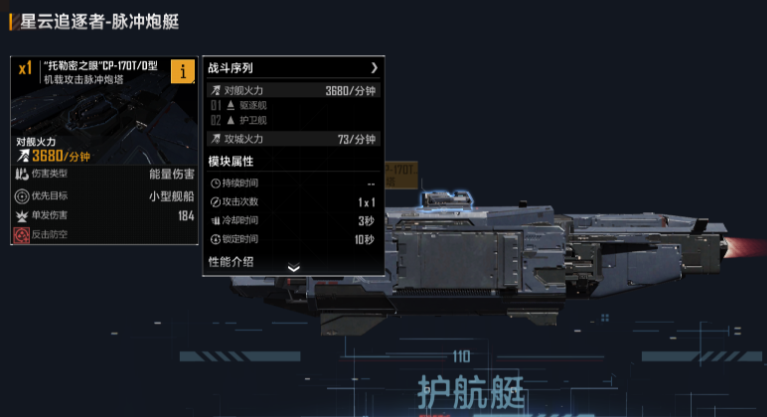Open the orange info button on weapon card
Screen dimensions: 767x417
click(183, 71)
